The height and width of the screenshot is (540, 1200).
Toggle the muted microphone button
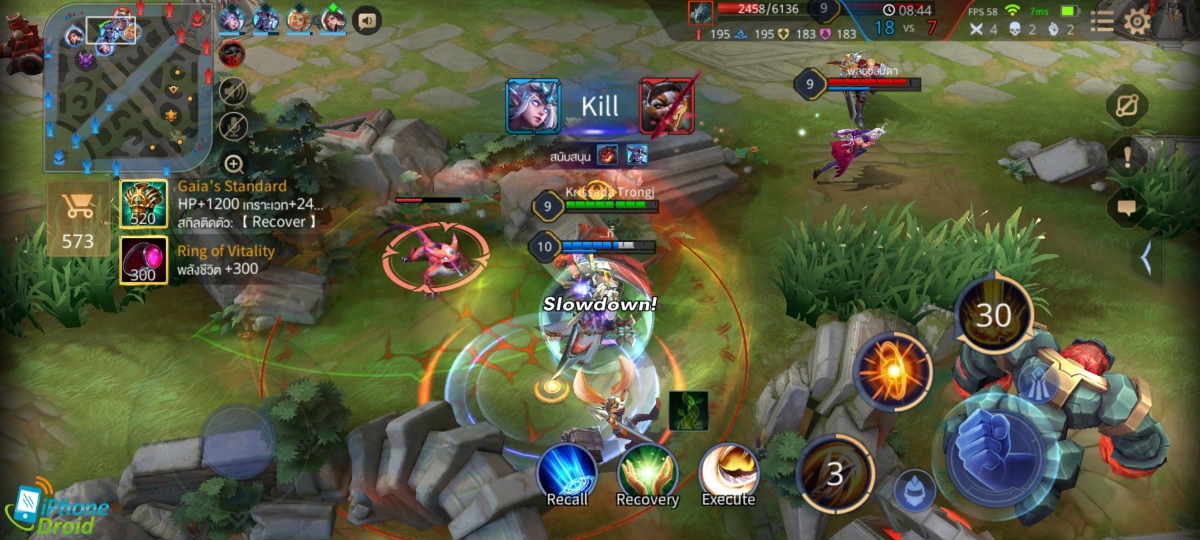pos(233,126)
